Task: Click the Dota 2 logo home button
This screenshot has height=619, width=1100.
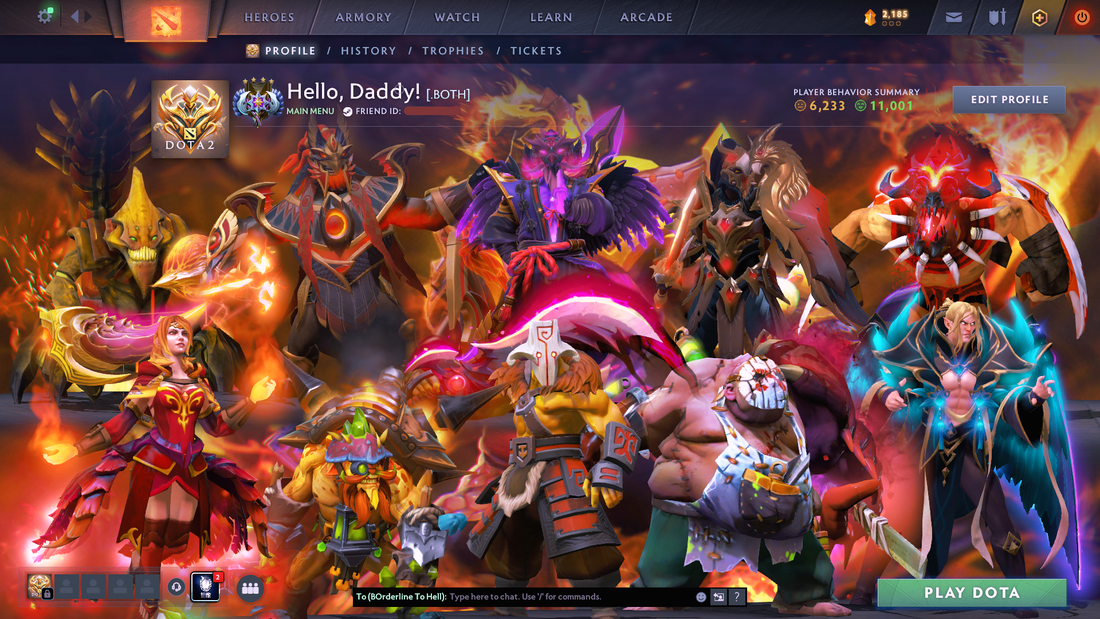Action: click(x=165, y=20)
